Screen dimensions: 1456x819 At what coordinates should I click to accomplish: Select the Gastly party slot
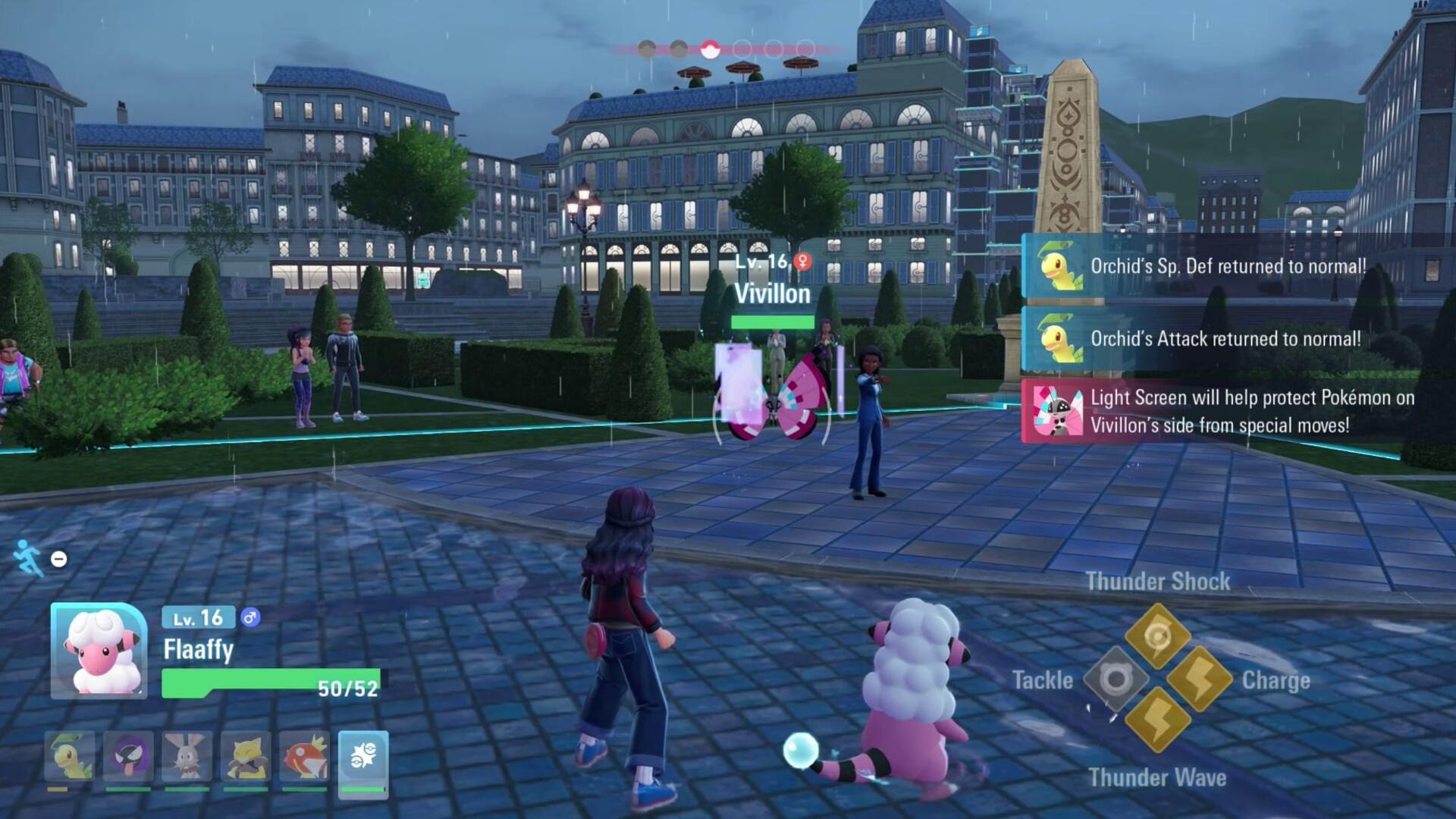(x=128, y=756)
